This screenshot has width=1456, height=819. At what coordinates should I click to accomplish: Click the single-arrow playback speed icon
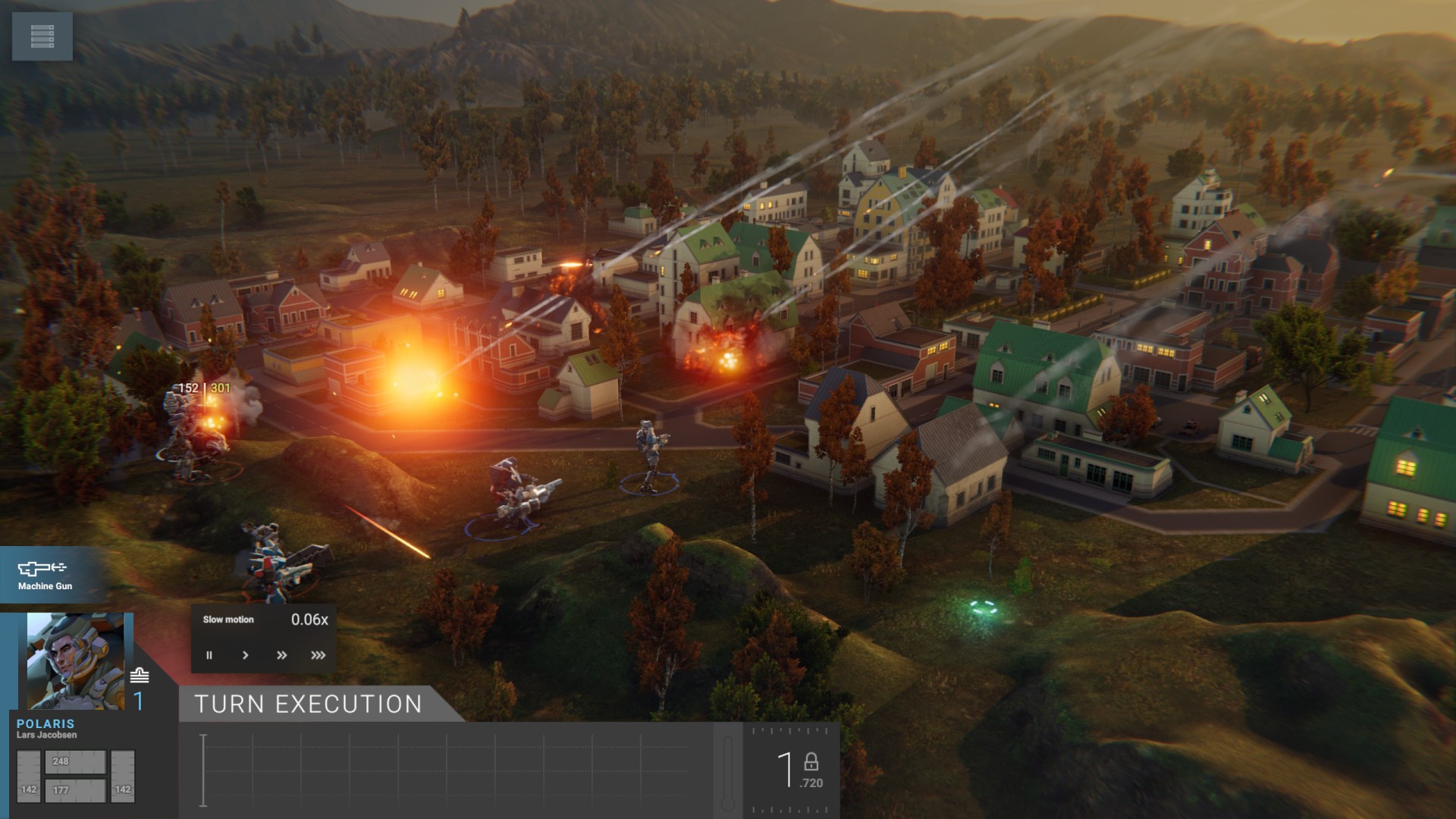(246, 655)
